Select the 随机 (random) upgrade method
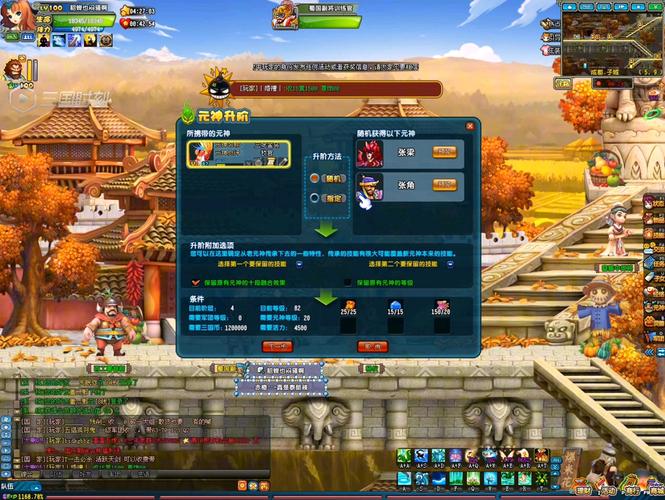 [x=314, y=178]
